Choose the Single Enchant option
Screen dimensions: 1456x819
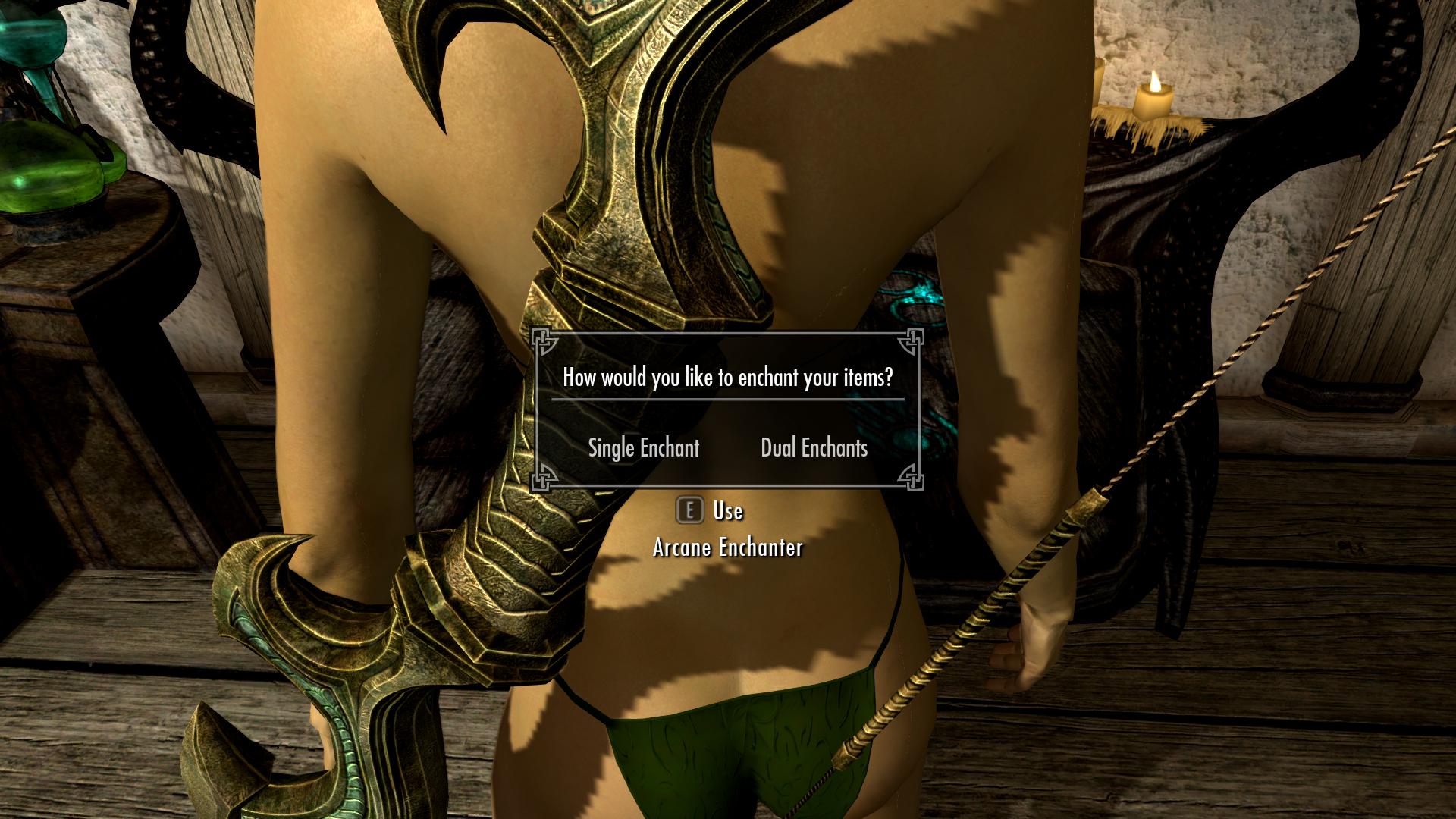coord(644,448)
